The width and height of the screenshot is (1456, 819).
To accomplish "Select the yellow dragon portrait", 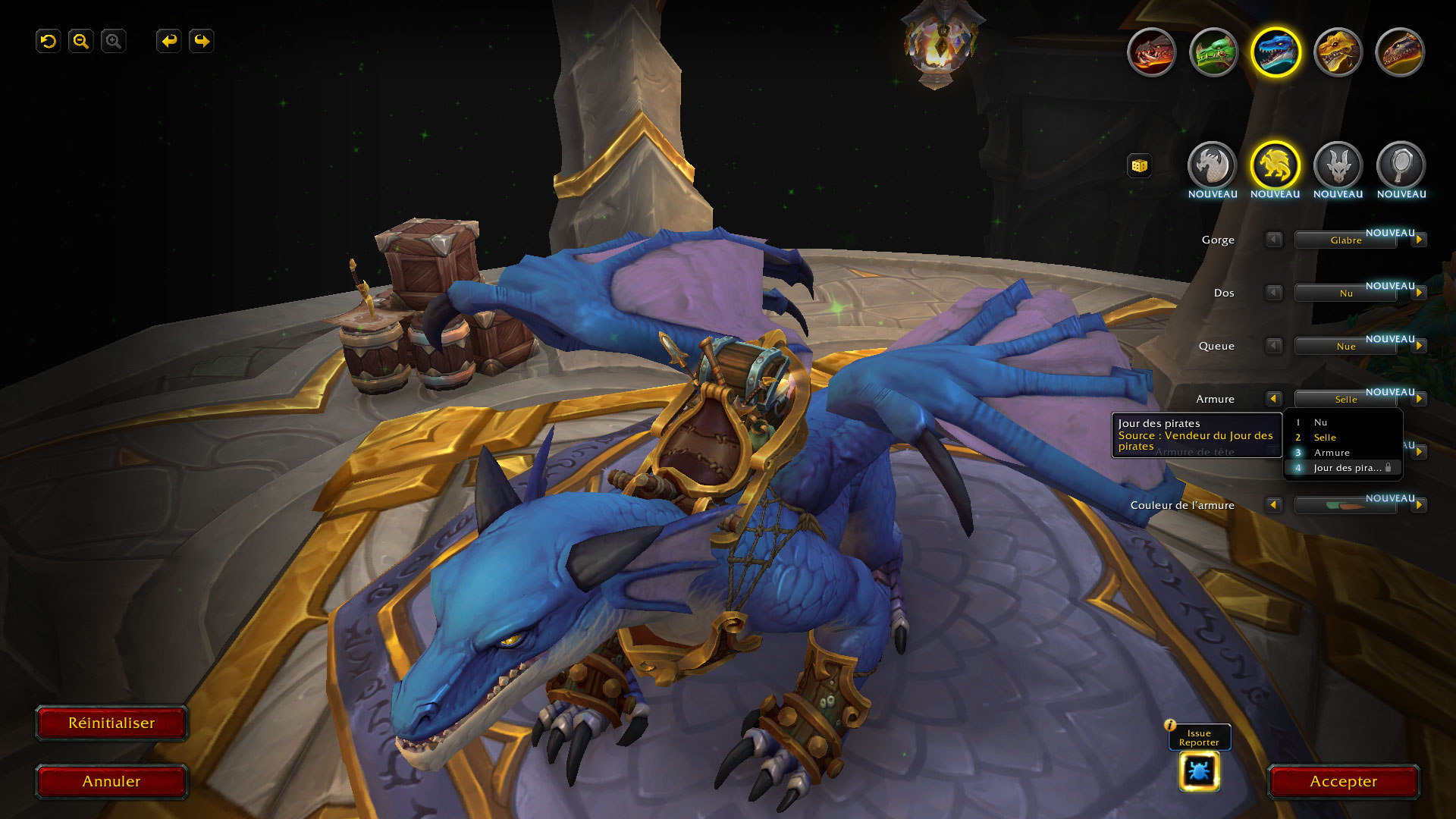I will (x=1338, y=52).
